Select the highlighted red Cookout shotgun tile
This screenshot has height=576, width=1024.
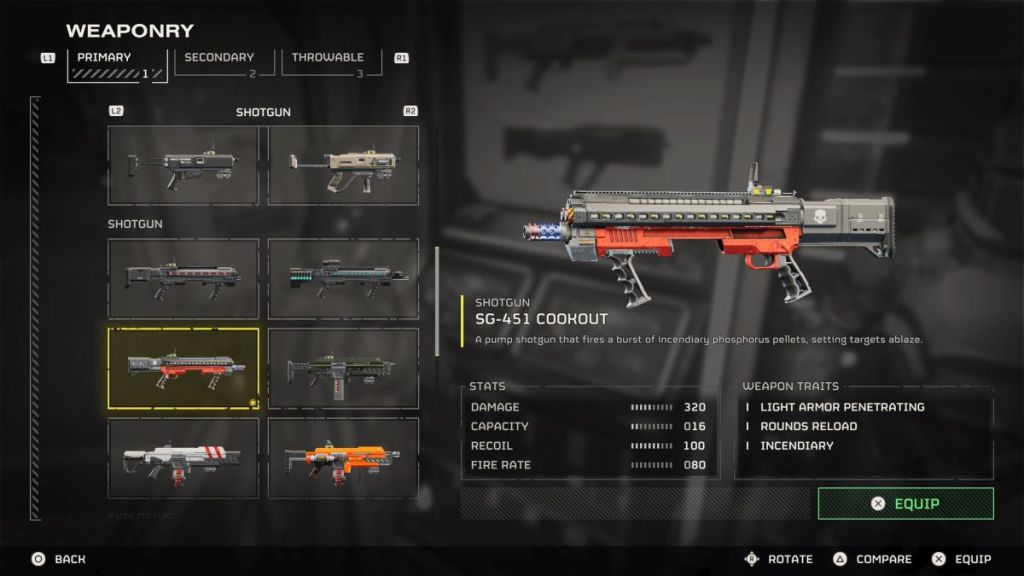183,368
